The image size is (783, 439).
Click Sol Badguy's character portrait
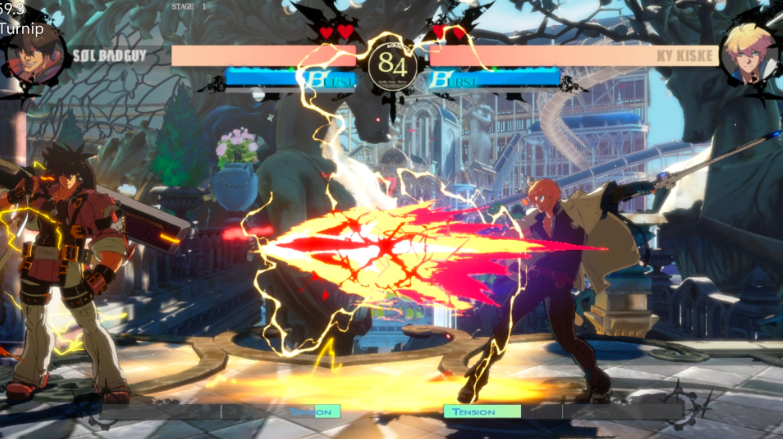pyautogui.click(x=33, y=55)
